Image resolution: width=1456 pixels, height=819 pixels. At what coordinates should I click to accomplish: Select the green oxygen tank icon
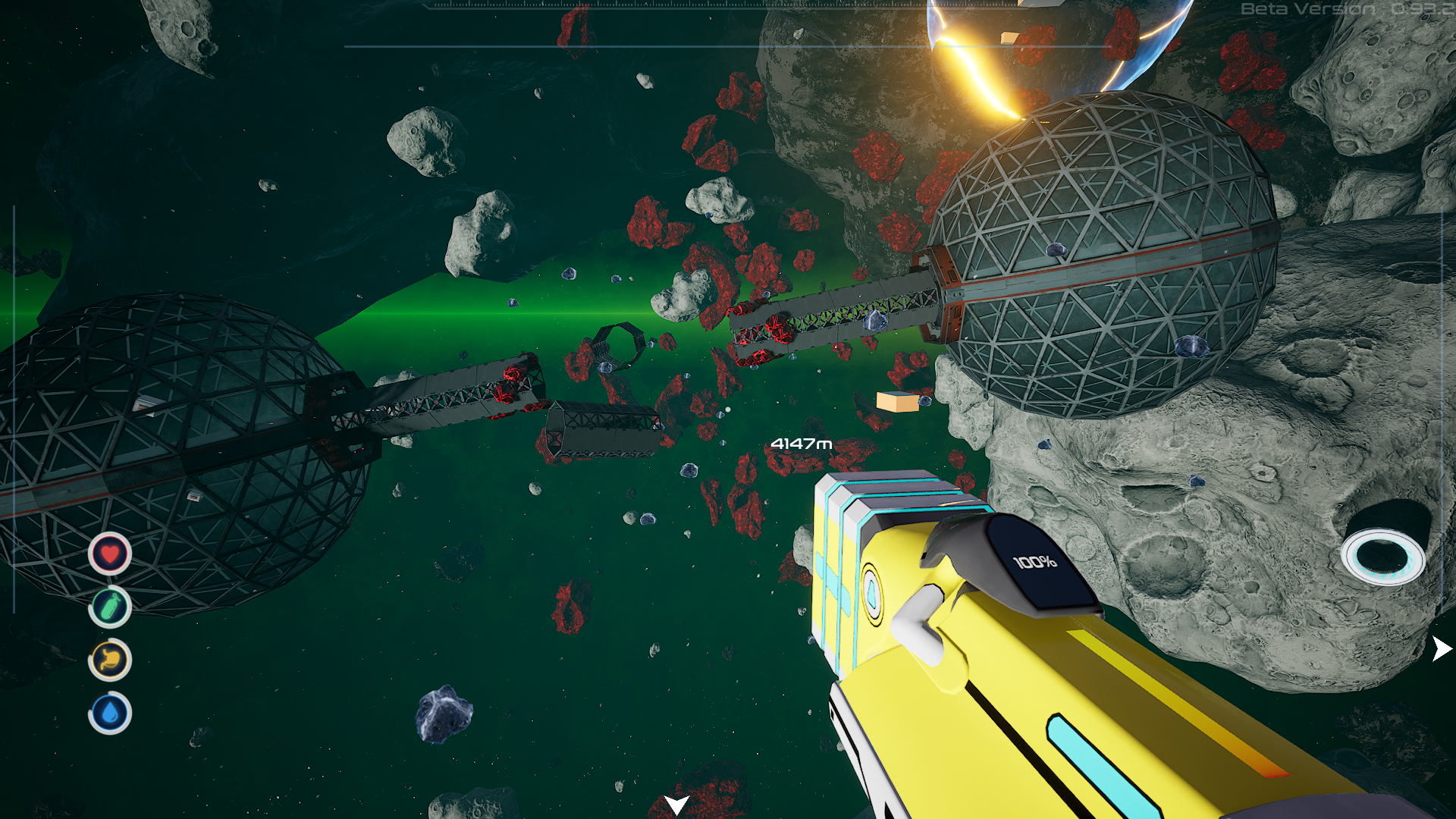110,607
